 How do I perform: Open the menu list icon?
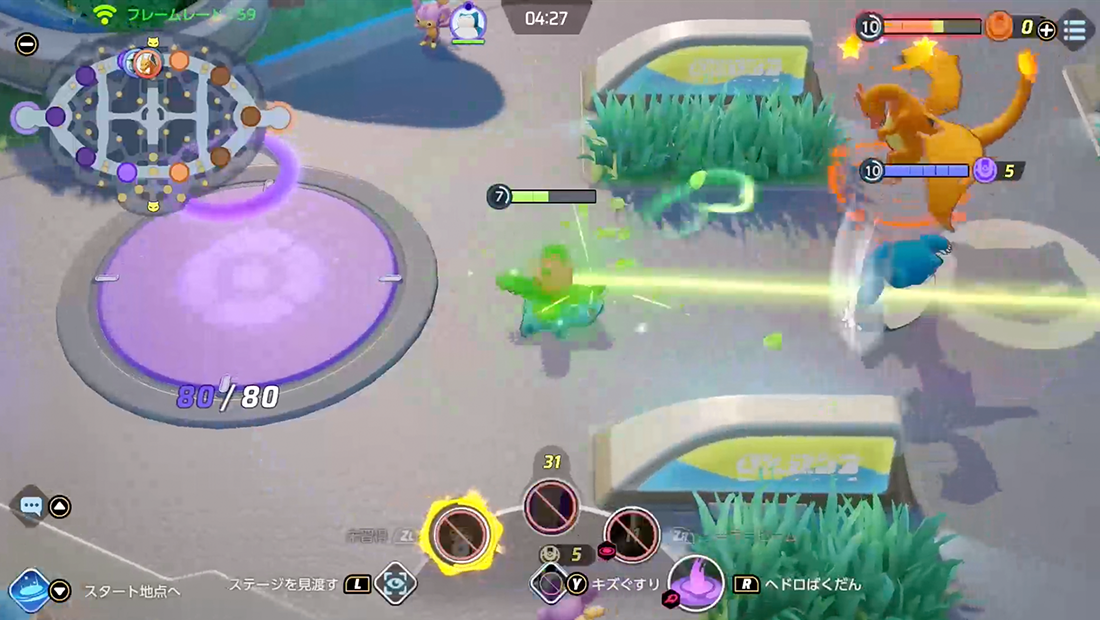click(1075, 30)
